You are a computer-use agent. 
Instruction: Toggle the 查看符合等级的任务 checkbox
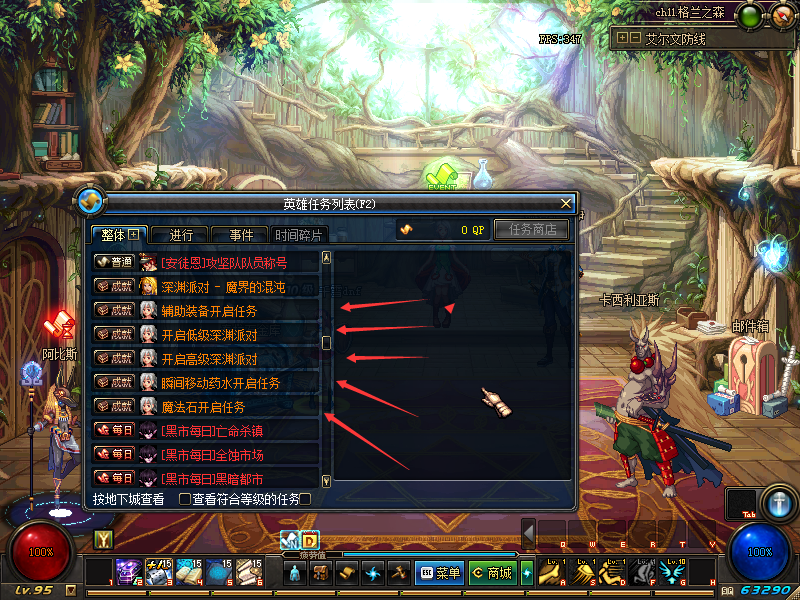tap(185, 498)
